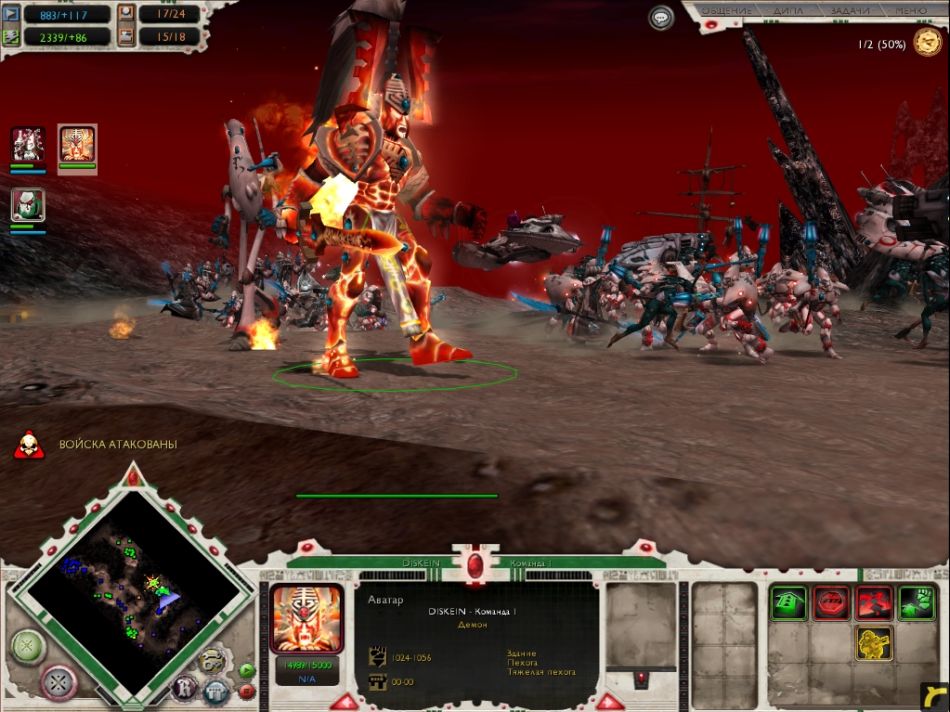Click the round green button beside the minimap
This screenshot has width=950, height=712.
(28, 647)
